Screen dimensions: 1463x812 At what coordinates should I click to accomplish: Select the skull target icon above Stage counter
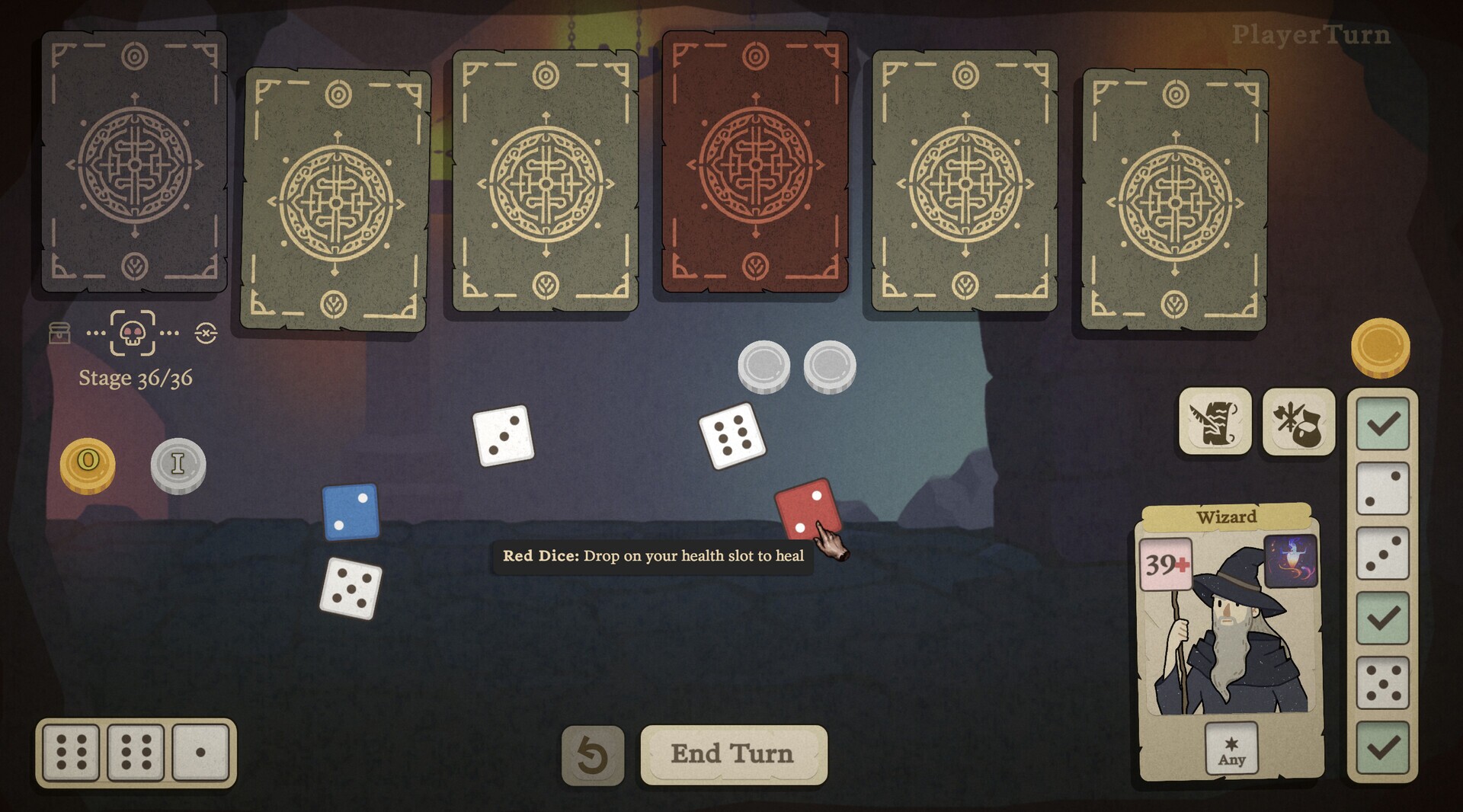click(x=131, y=335)
